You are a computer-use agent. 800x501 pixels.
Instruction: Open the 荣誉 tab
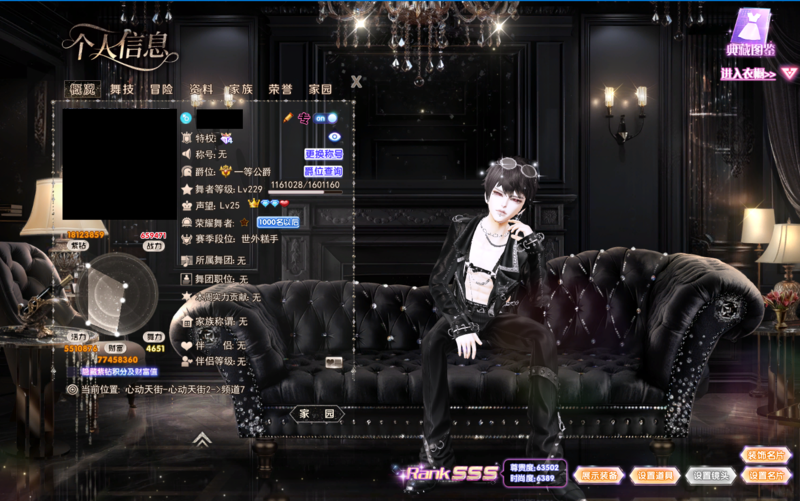tap(280, 89)
